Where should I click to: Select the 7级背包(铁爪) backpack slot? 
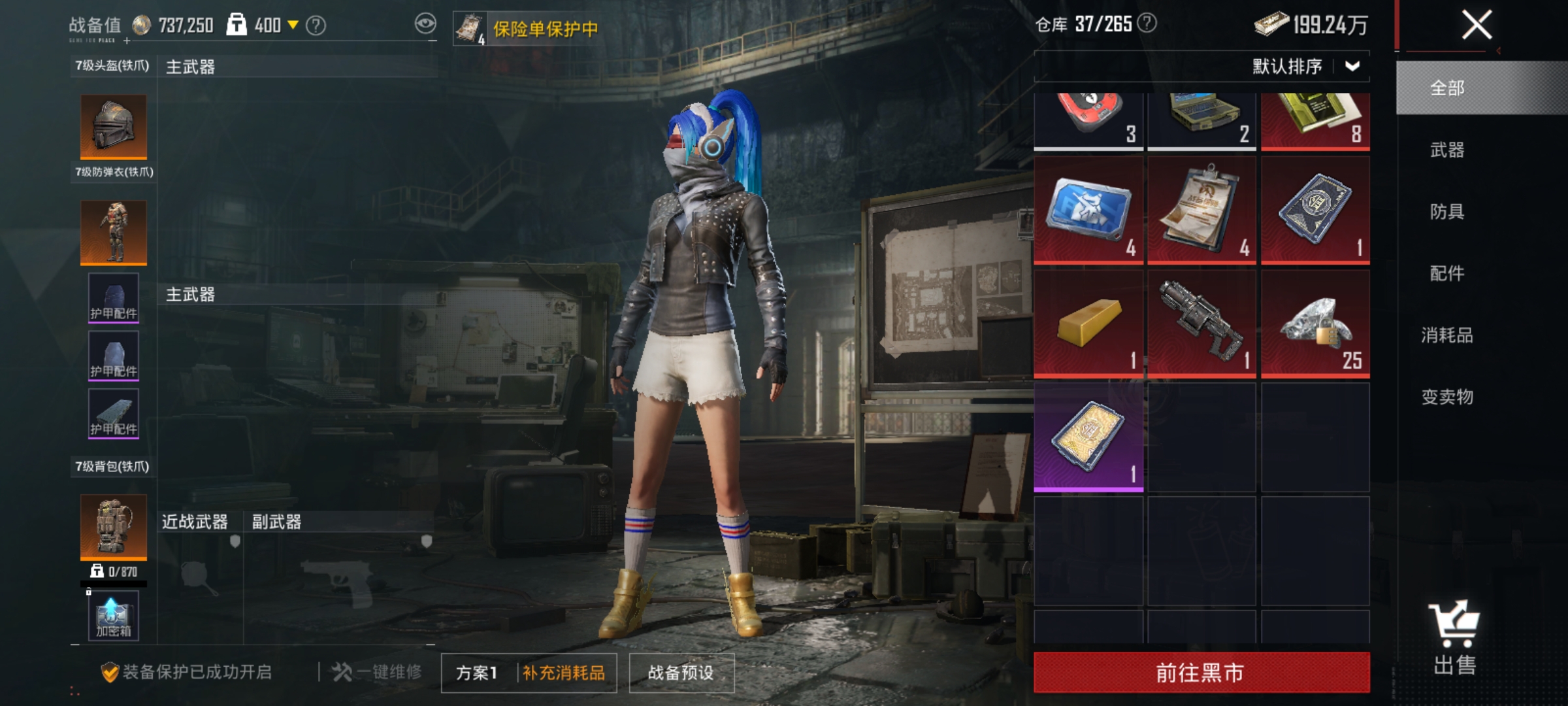[112, 527]
